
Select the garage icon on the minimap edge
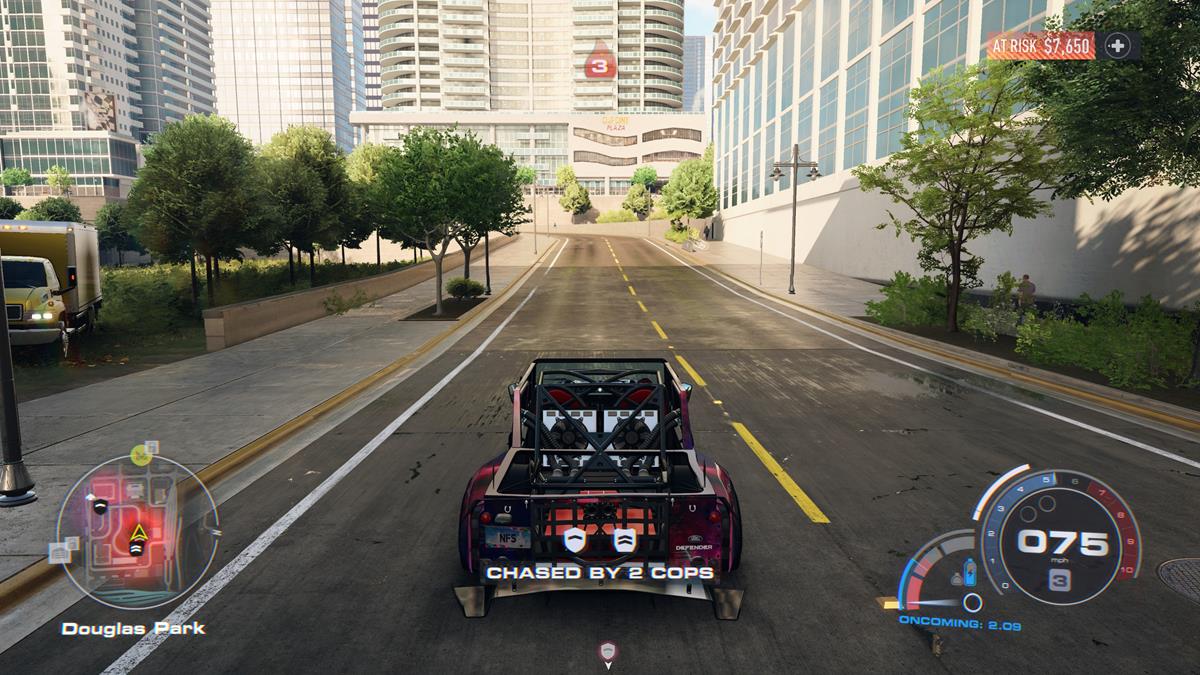pos(59,551)
